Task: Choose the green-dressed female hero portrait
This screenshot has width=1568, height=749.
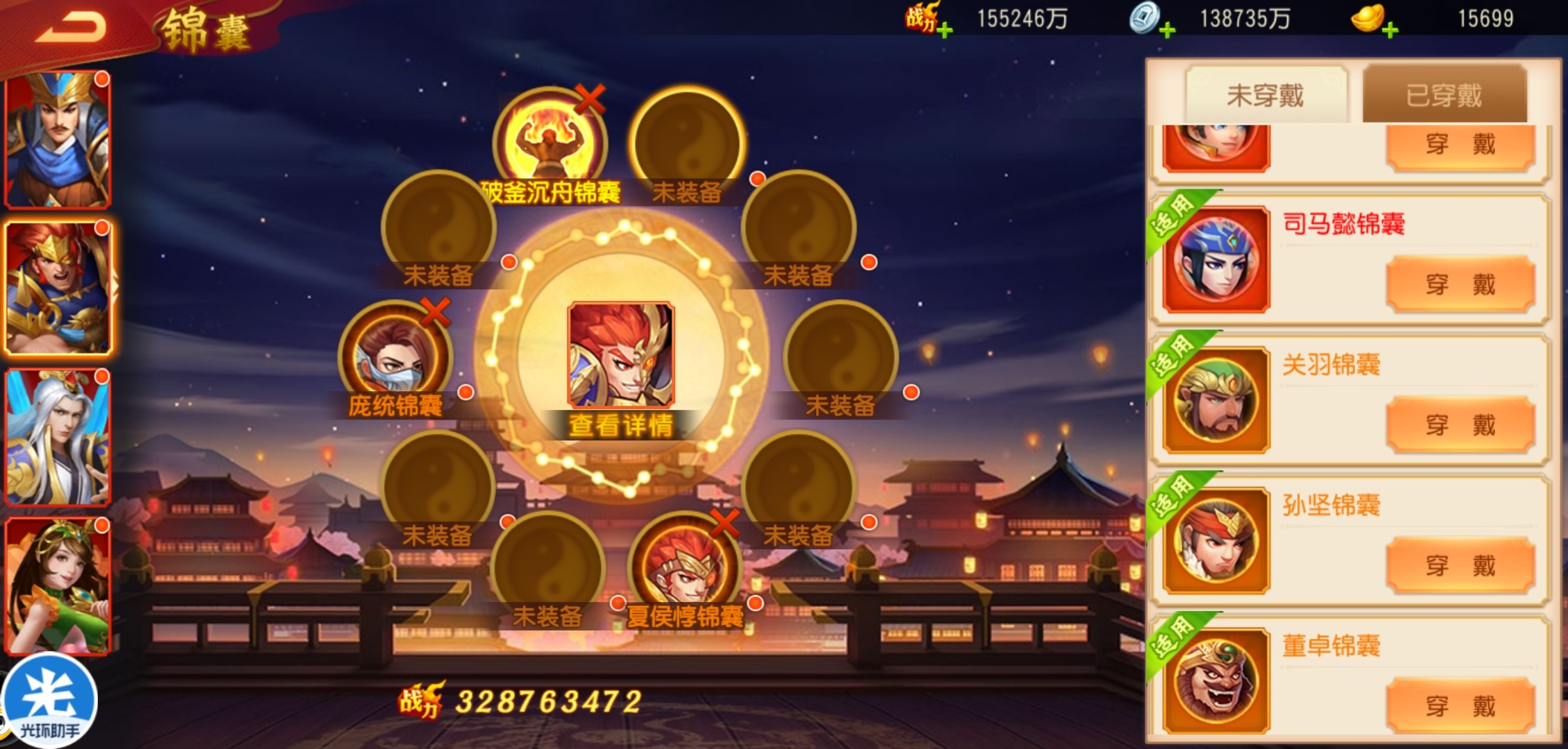Action: [58, 586]
